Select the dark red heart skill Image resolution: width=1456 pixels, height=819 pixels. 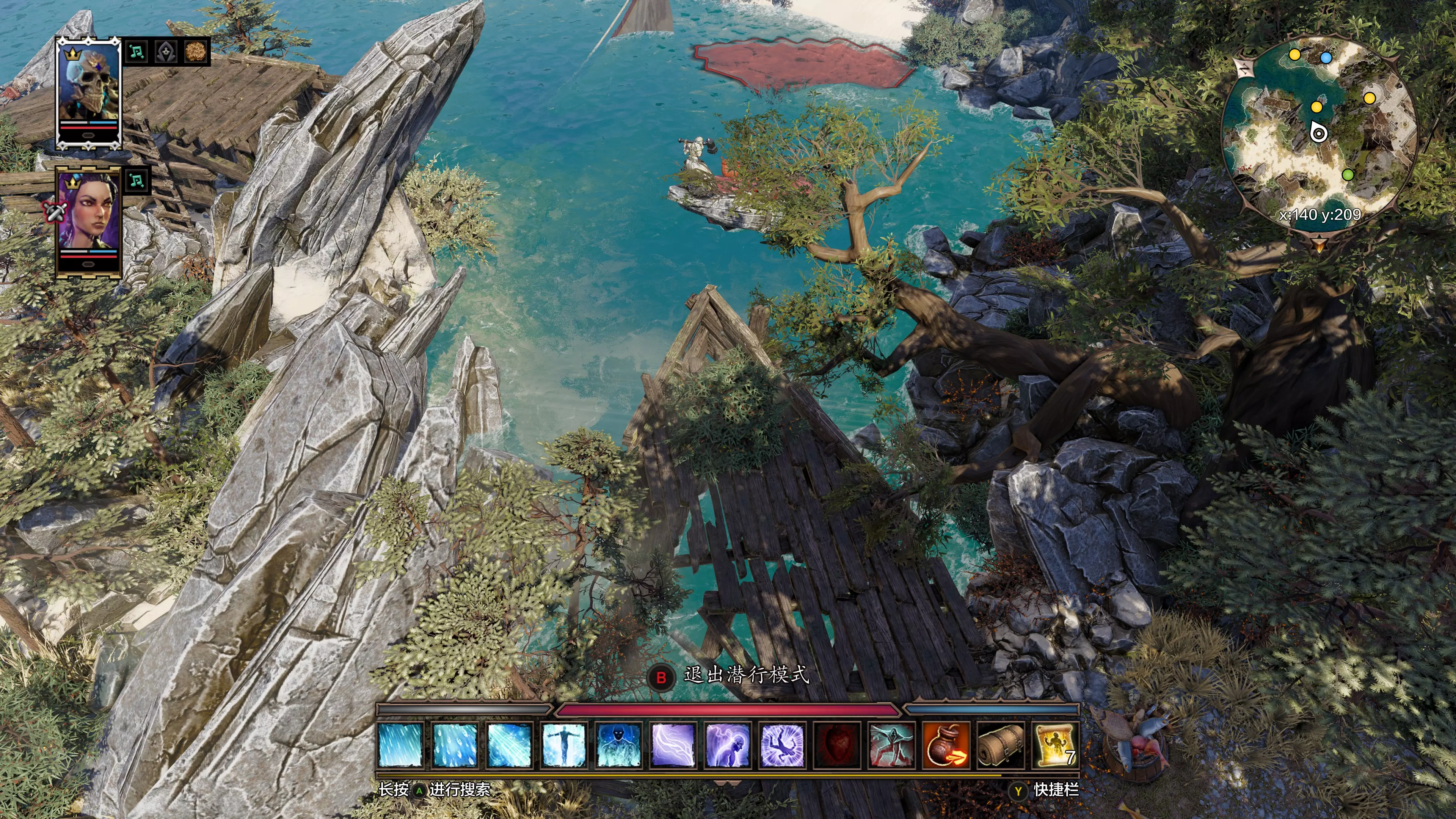pos(836,745)
